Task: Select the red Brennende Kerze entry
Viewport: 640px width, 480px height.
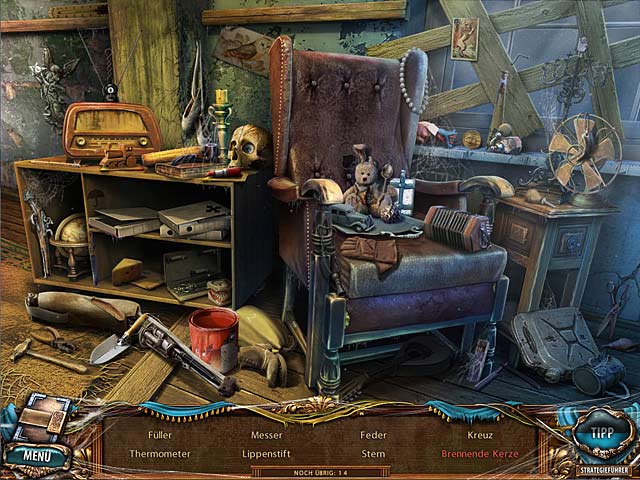Action: (480, 453)
